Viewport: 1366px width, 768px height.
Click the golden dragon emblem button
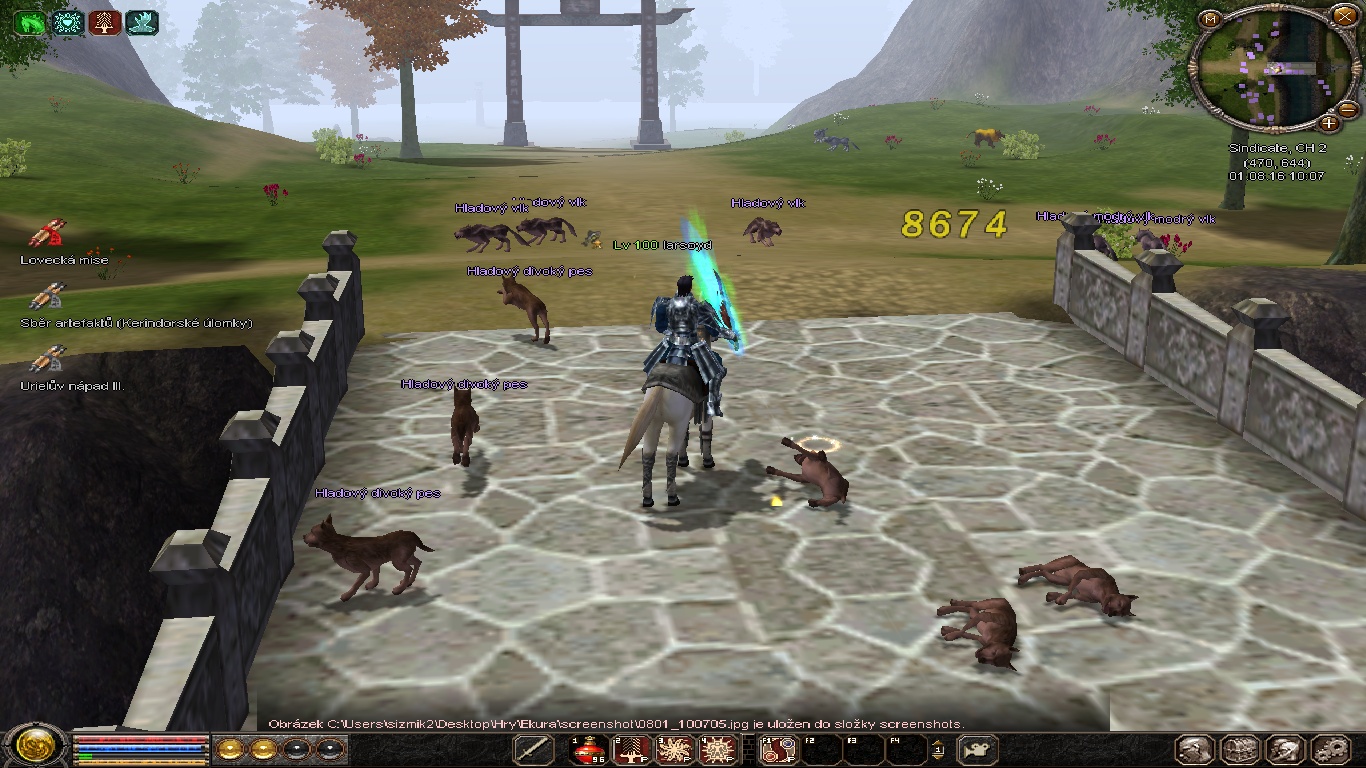(x=34, y=747)
